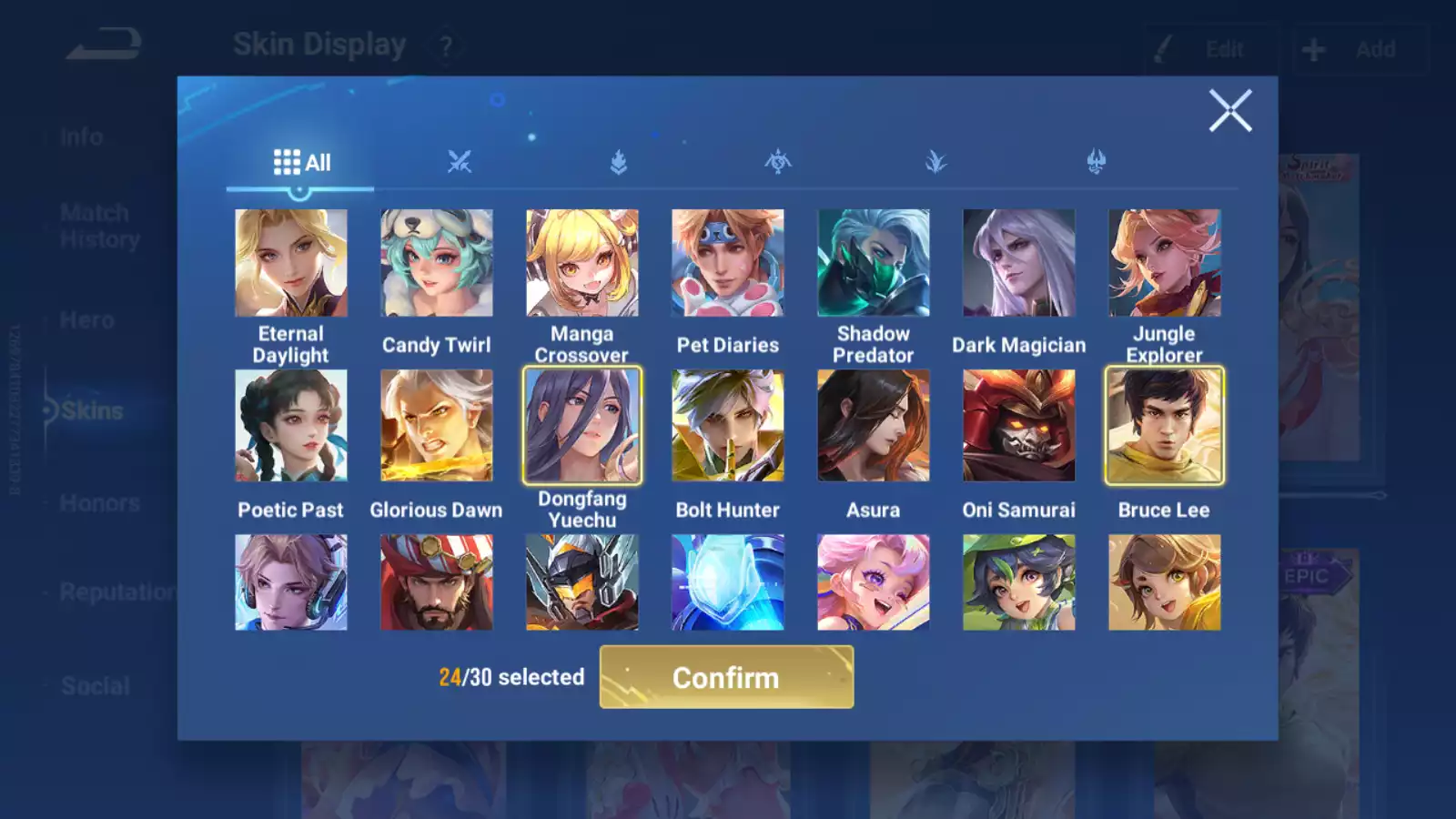Close the skin selection dialog

[1231, 111]
